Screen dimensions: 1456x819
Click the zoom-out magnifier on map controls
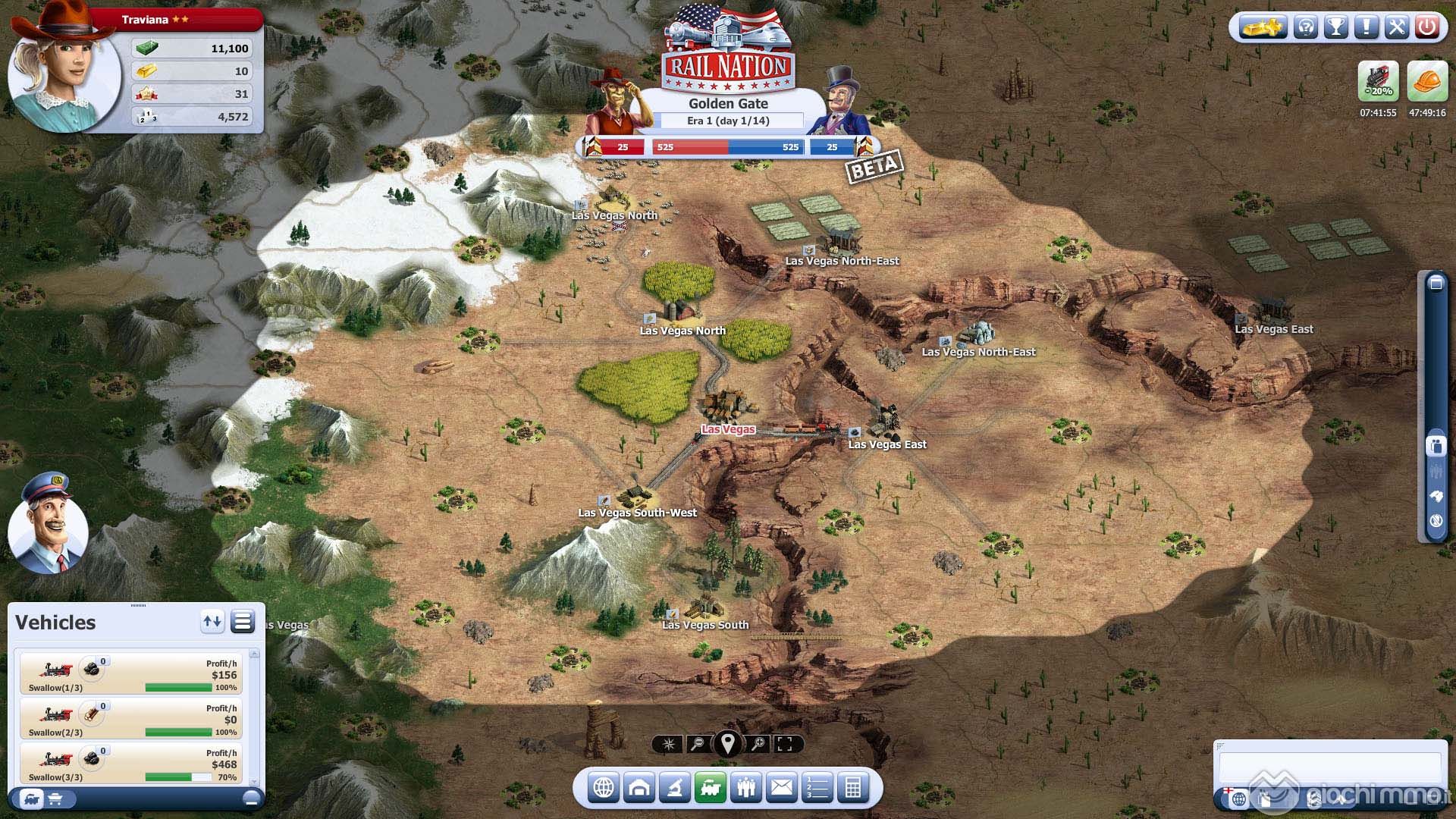click(698, 744)
